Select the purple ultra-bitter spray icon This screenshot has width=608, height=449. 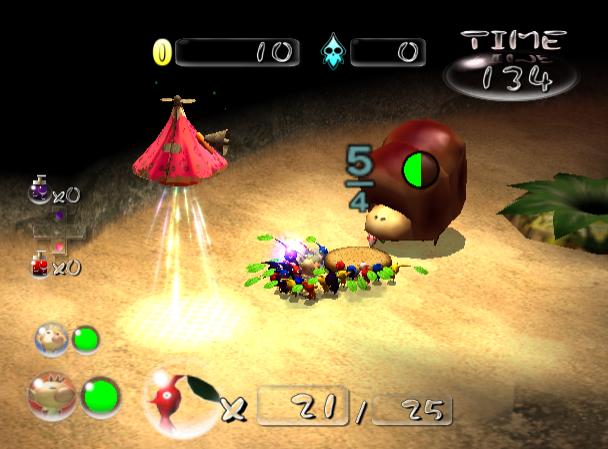(40, 190)
